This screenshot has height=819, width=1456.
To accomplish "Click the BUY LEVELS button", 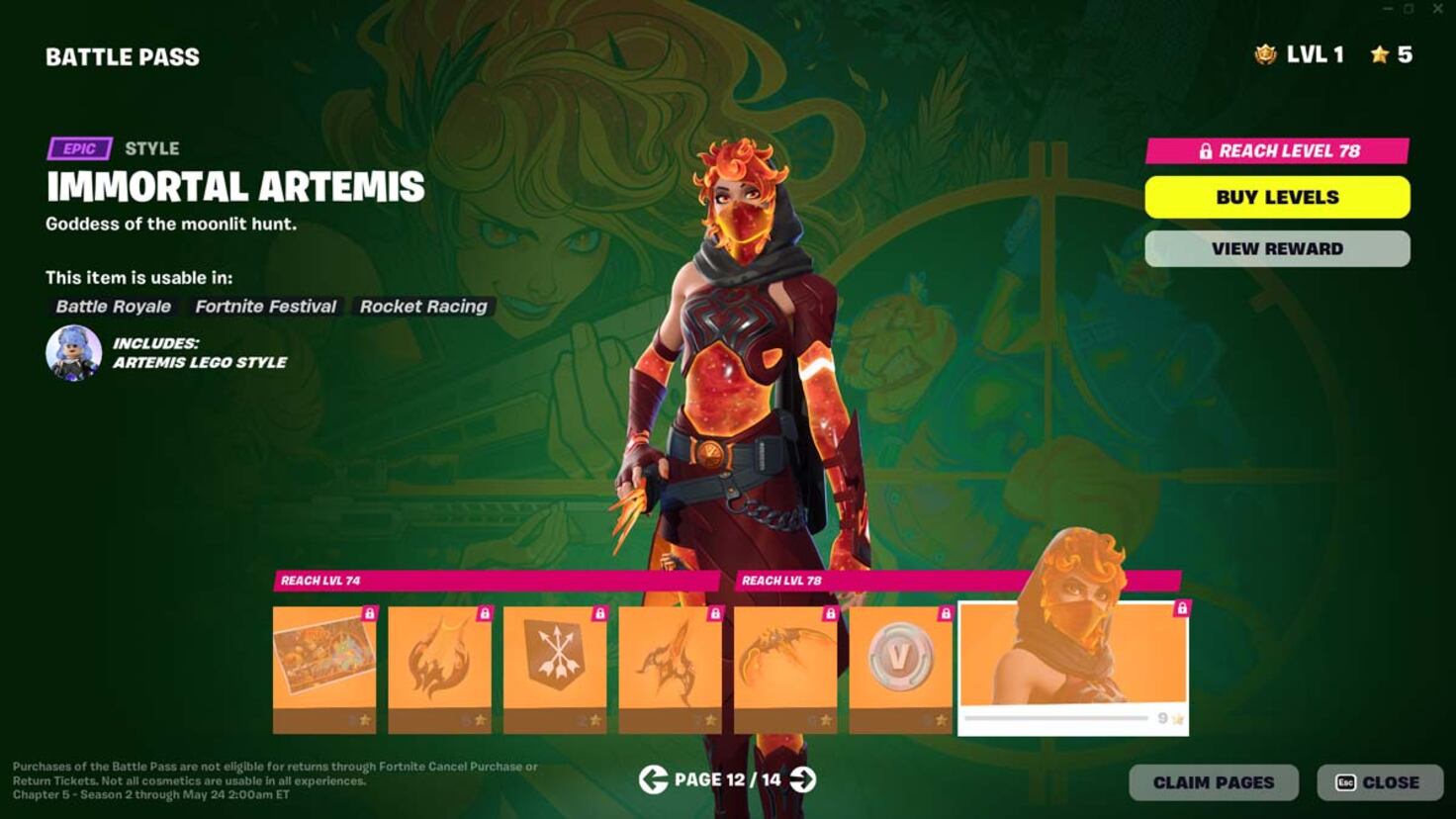I will 1277,197.
